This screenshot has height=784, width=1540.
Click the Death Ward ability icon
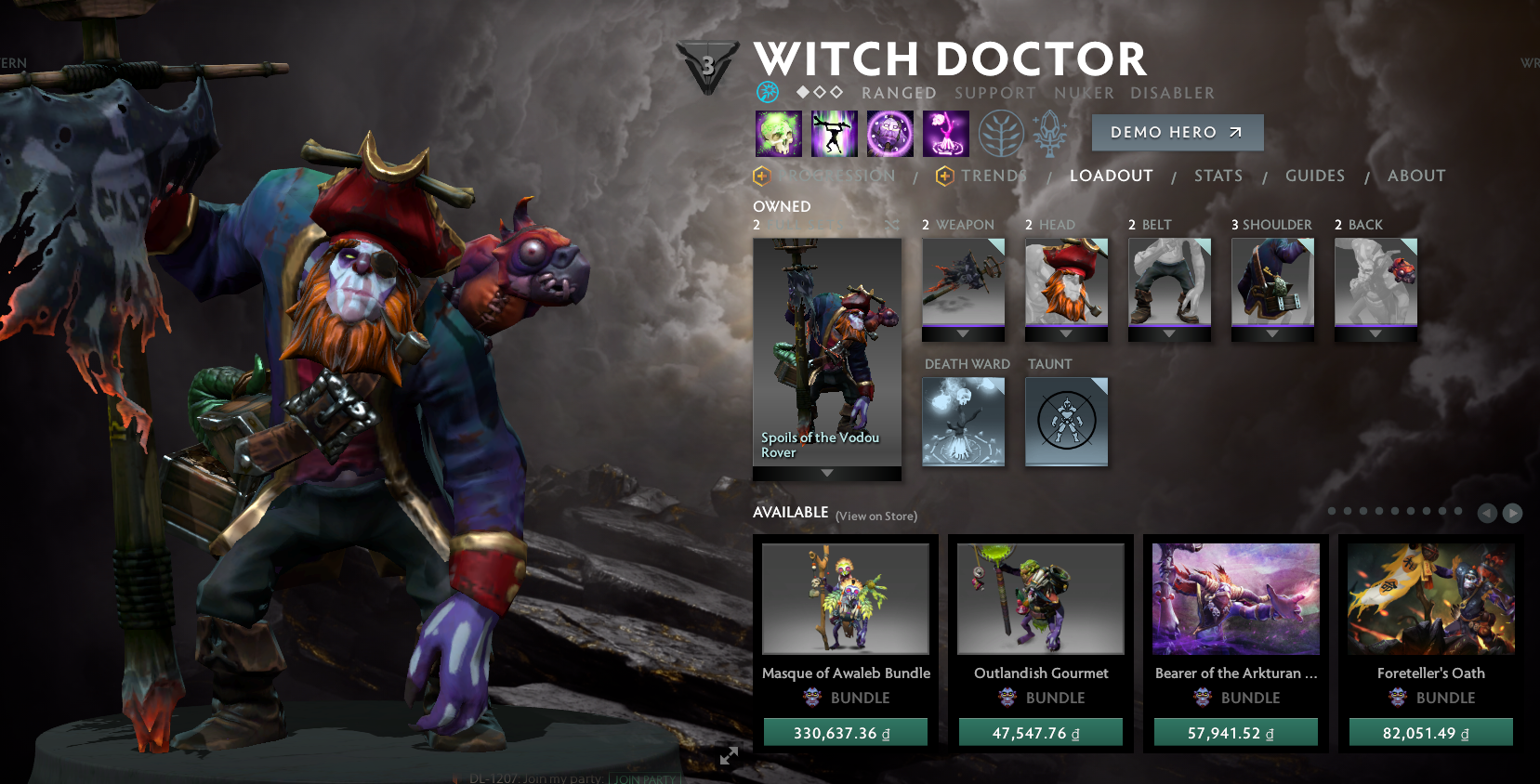[x=945, y=133]
